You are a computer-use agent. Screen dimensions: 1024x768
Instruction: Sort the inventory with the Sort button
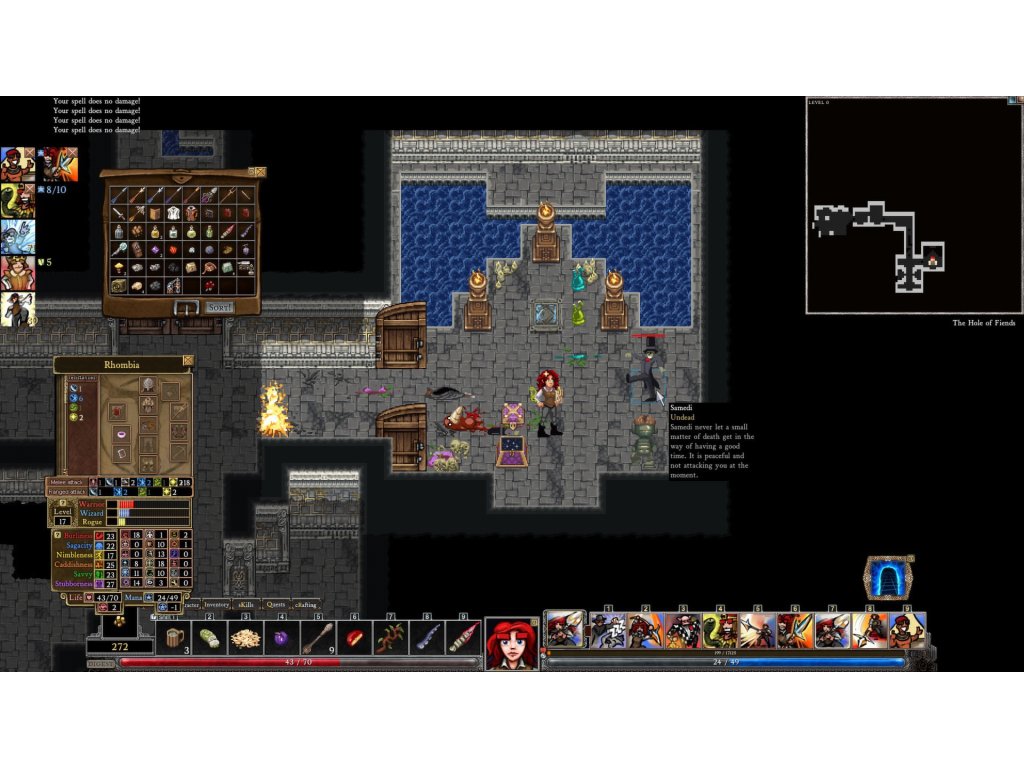(x=219, y=307)
